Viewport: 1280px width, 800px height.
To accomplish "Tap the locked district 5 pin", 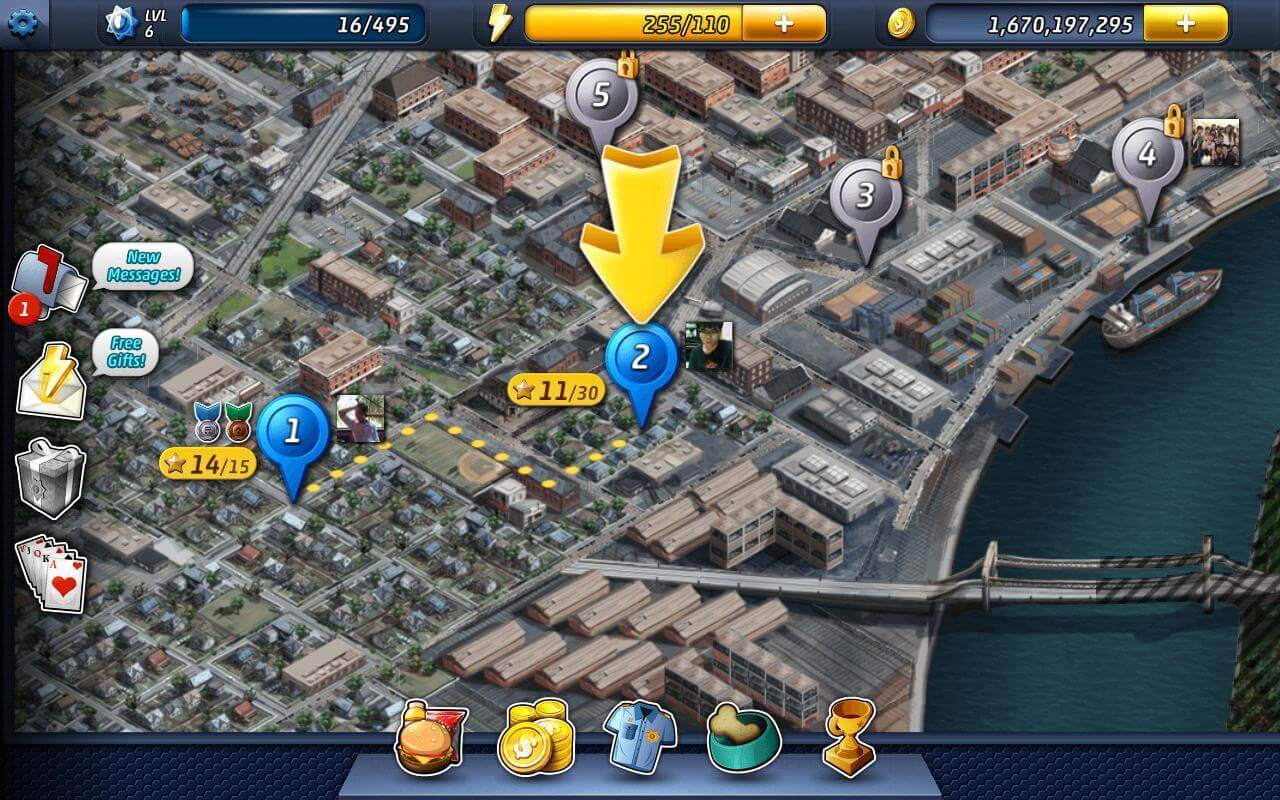I will [601, 96].
